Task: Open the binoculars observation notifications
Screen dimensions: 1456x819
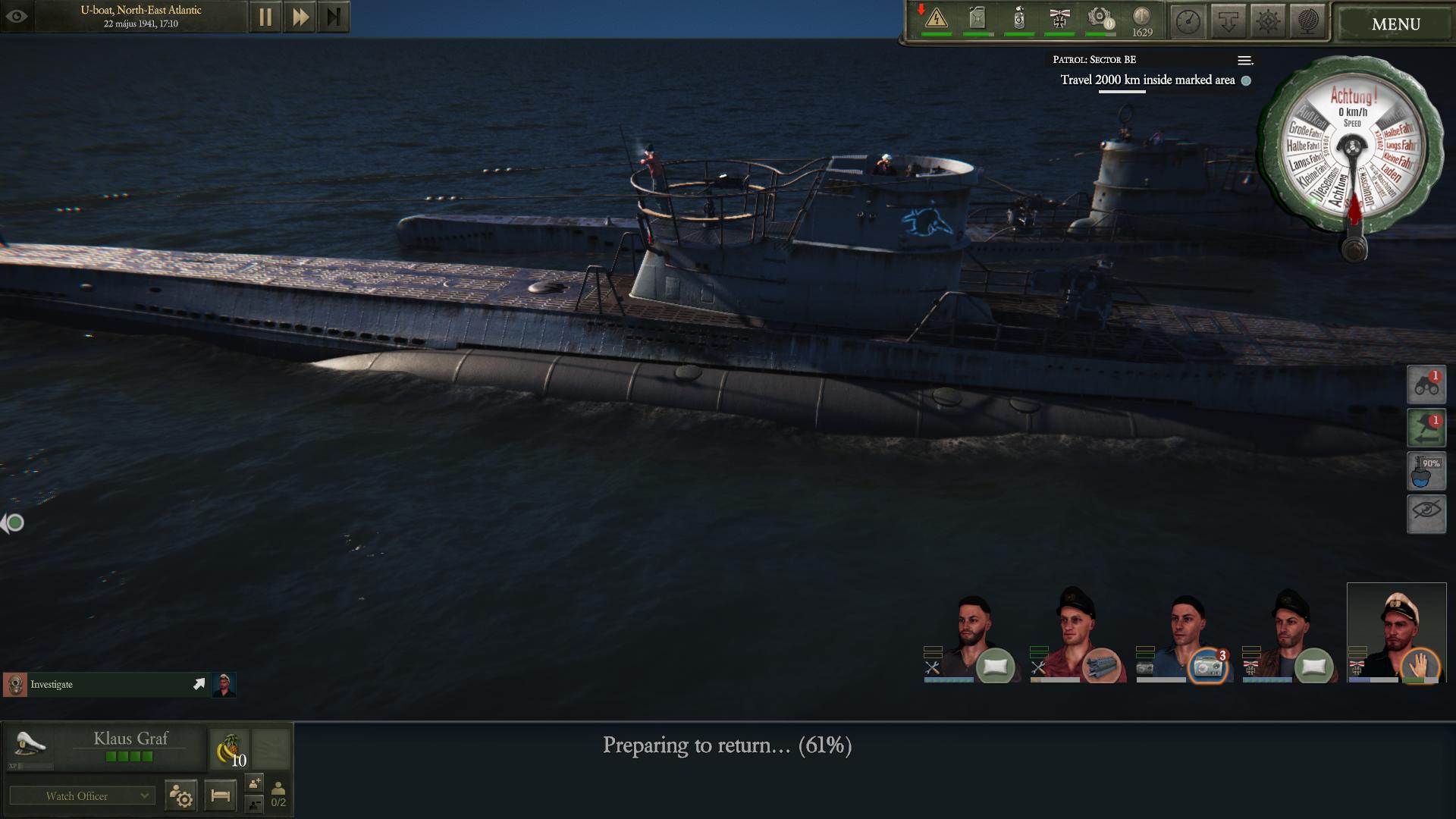Action: click(x=1426, y=384)
